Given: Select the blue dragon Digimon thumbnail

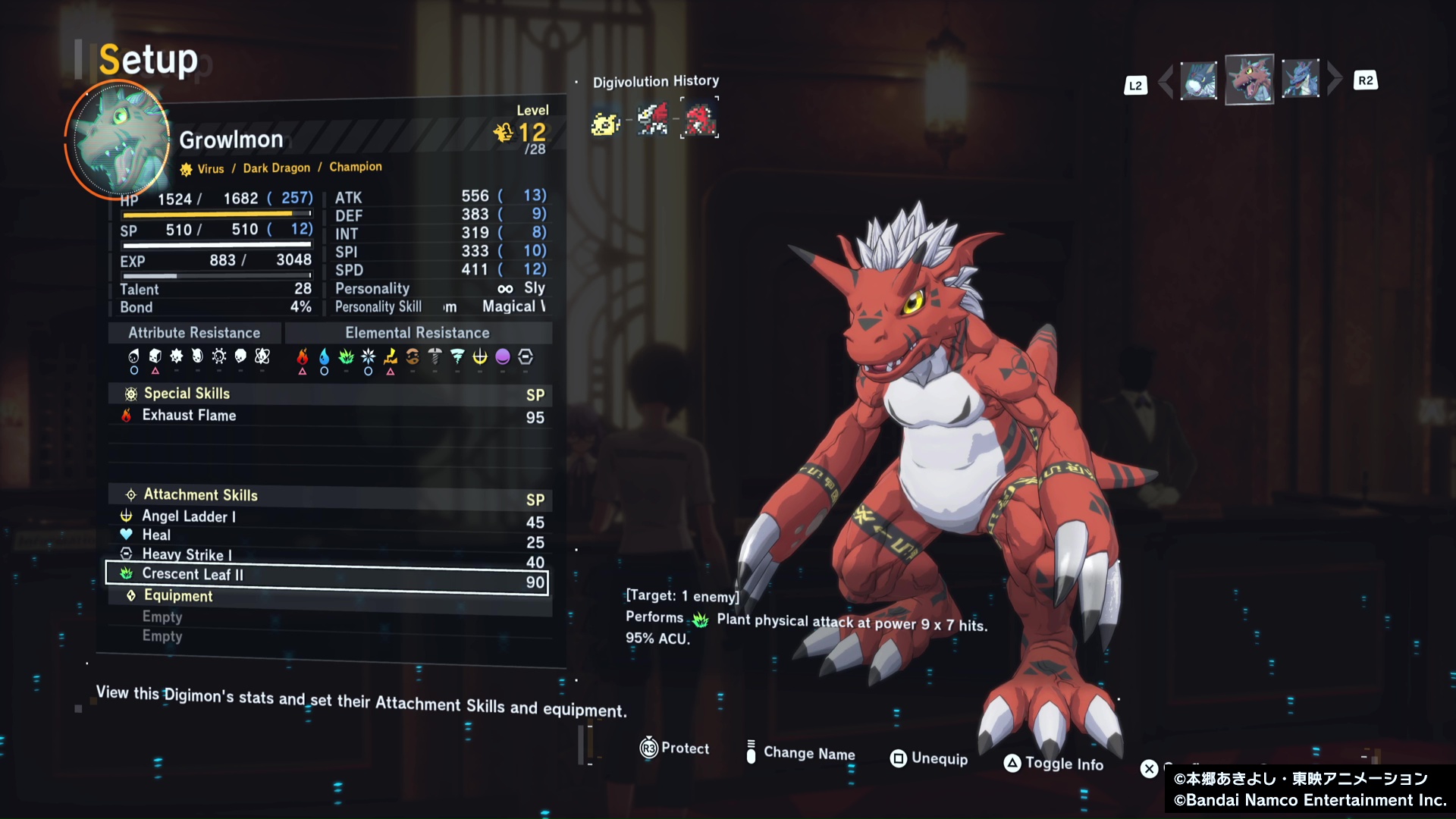Looking at the screenshot, I should click(1300, 80).
